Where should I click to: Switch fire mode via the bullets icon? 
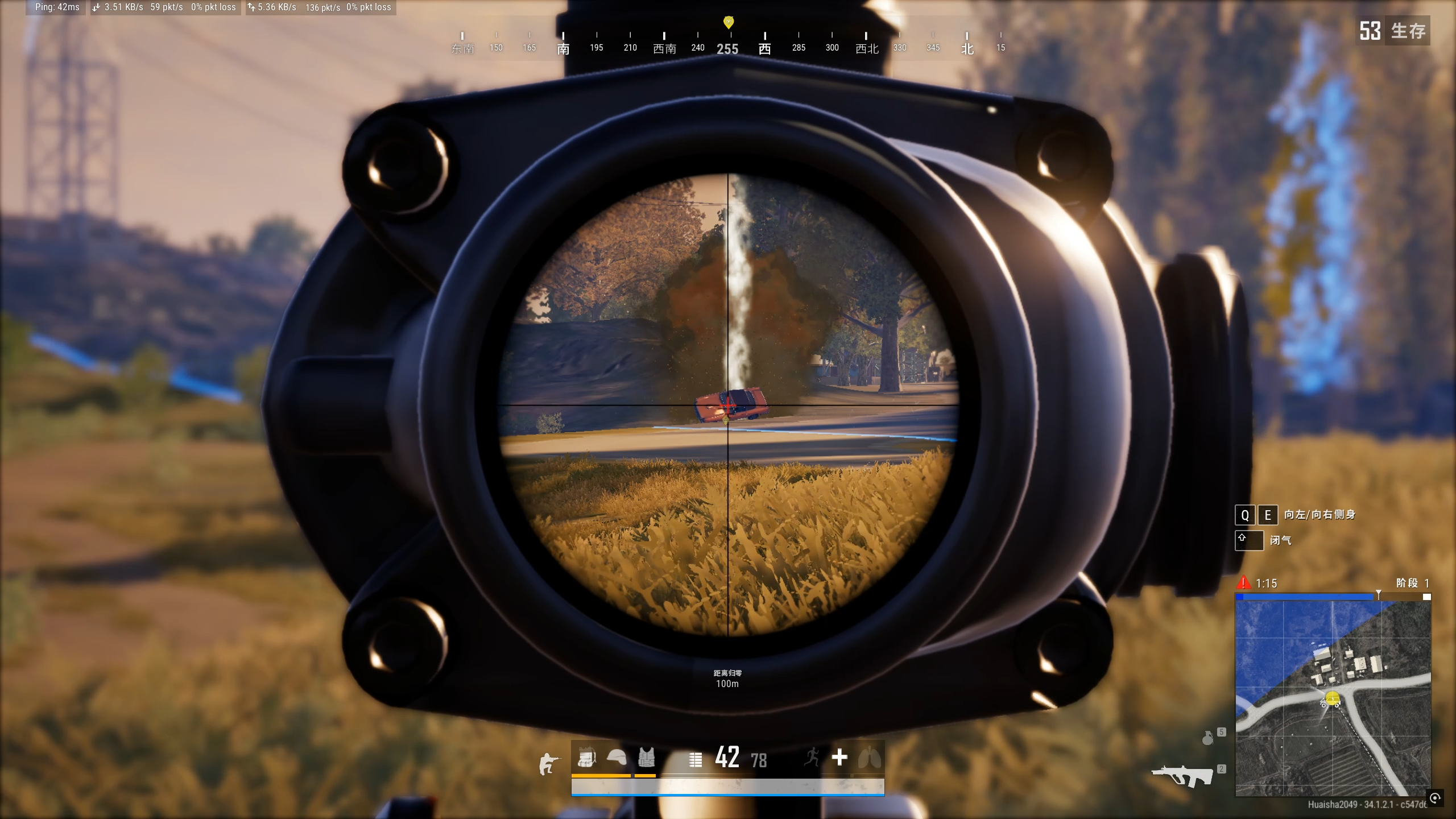point(695,760)
